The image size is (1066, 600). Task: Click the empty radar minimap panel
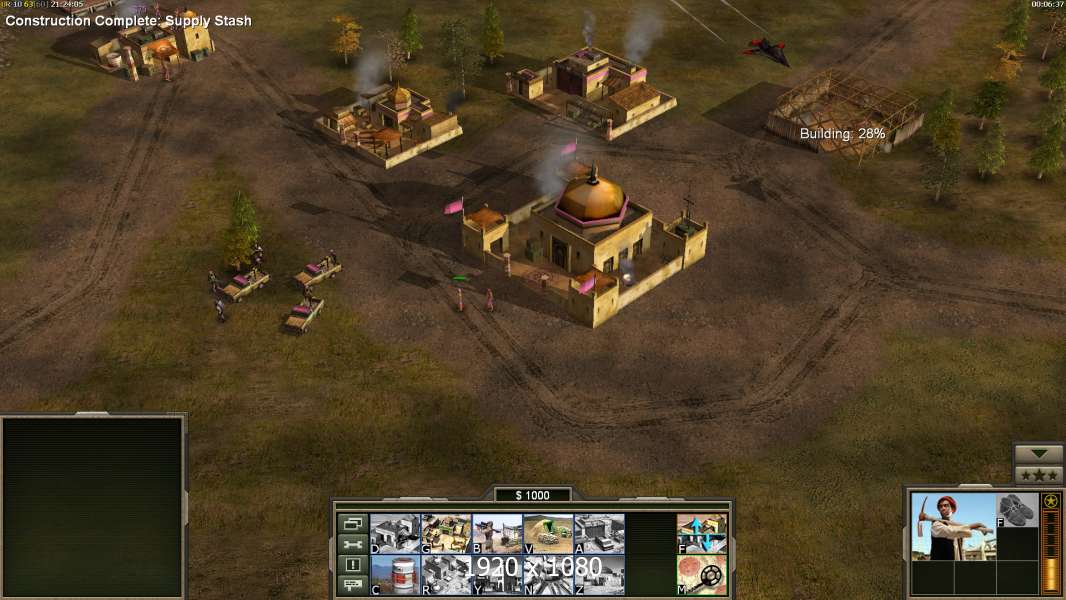(x=93, y=507)
